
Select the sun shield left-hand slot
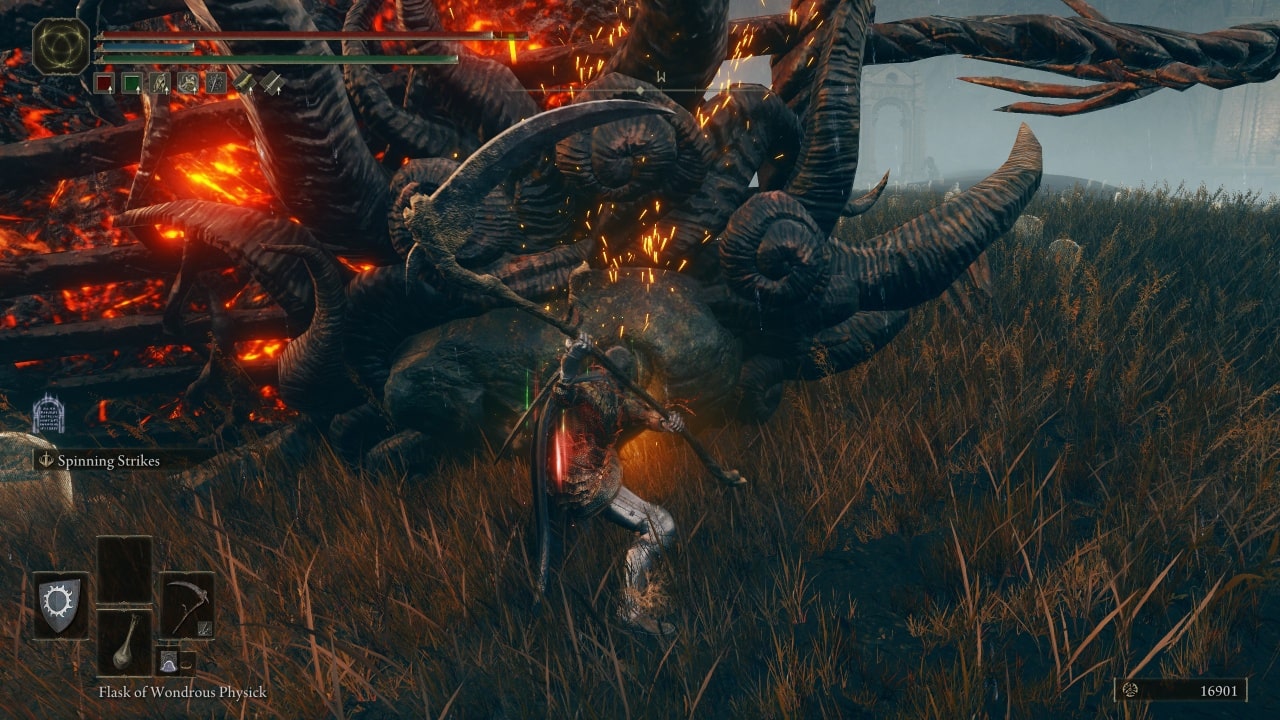click(x=60, y=605)
